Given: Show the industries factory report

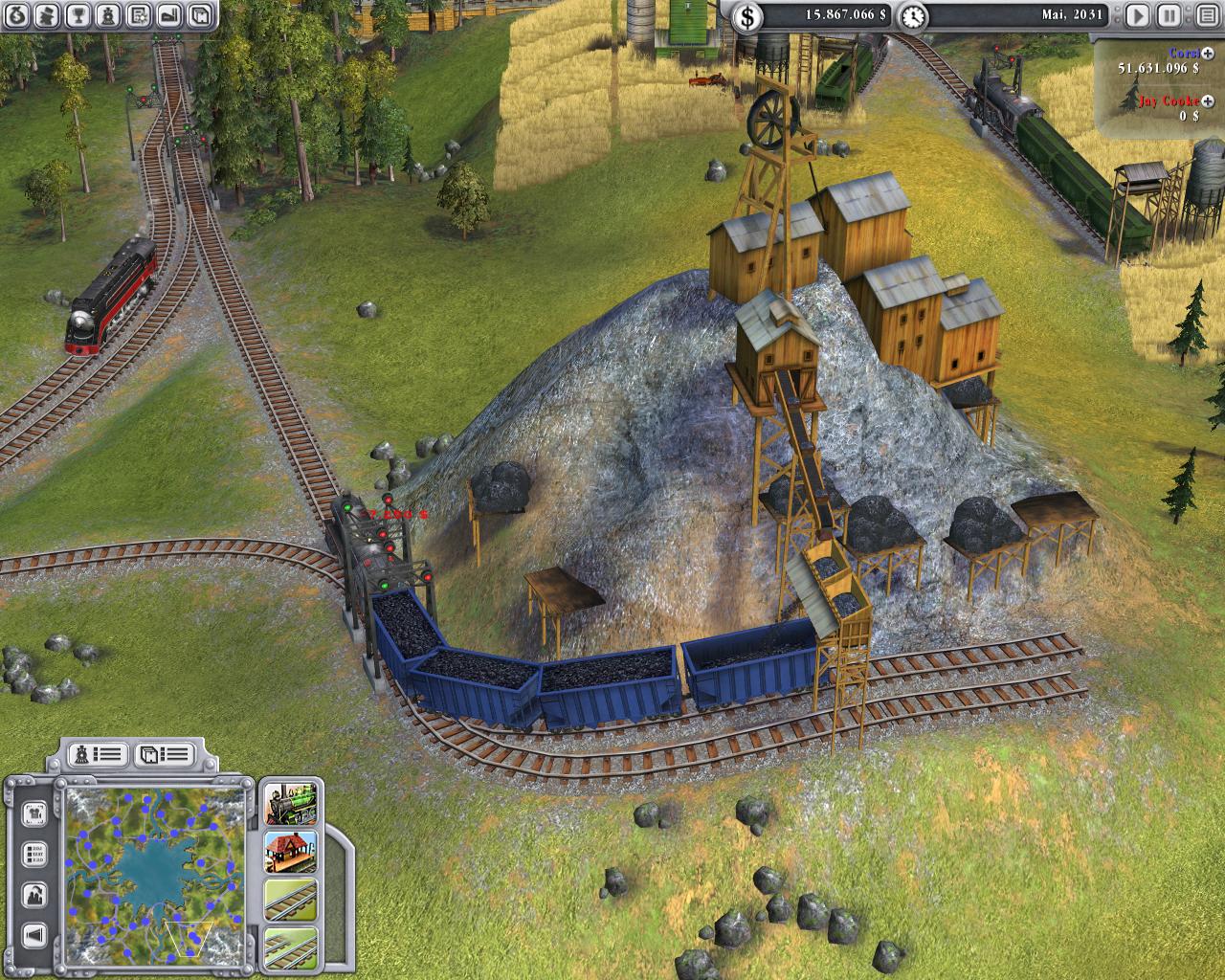Looking at the screenshot, I should [168, 15].
